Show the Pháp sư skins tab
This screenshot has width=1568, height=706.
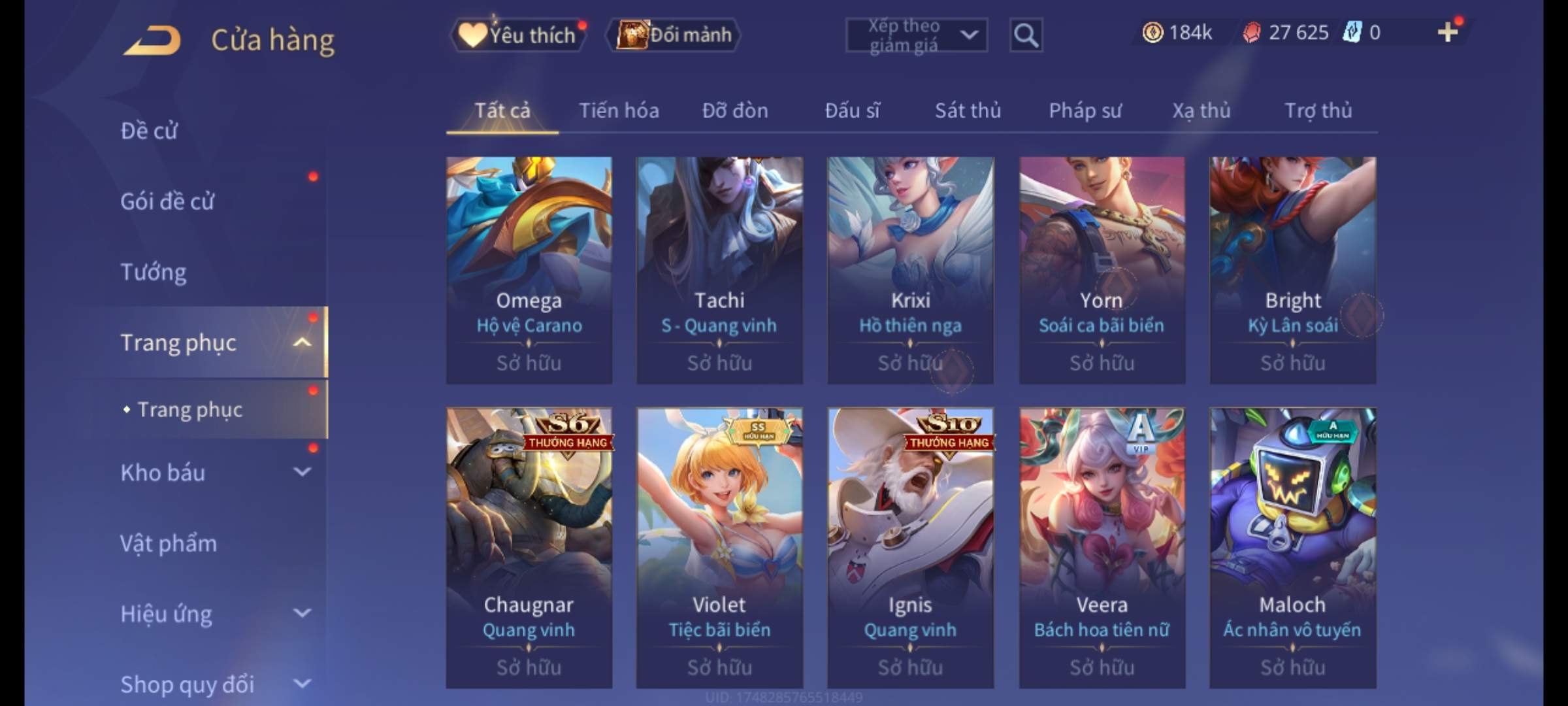tap(1085, 110)
